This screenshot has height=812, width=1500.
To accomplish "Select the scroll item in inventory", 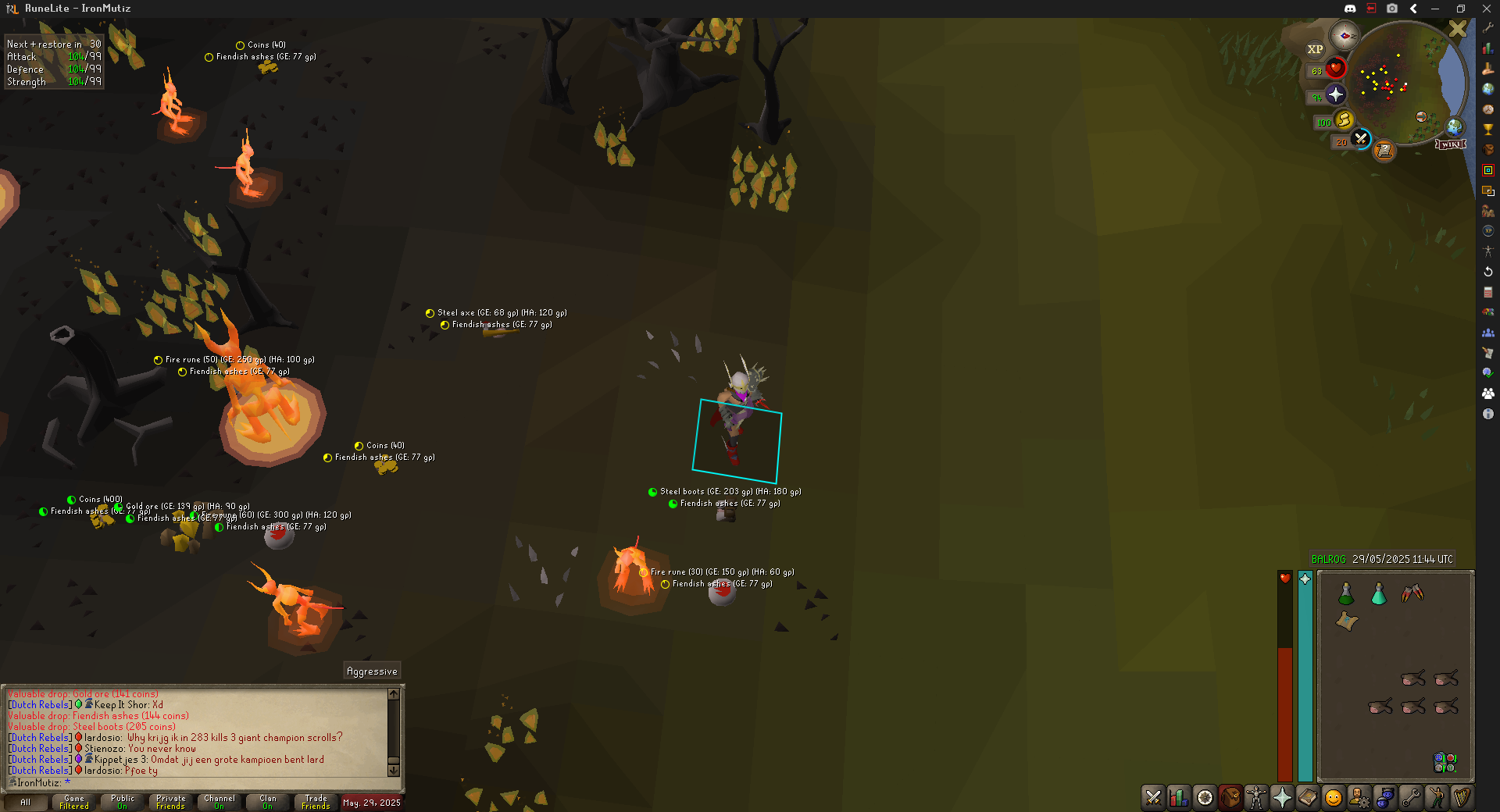I will pyautogui.click(x=1346, y=621).
